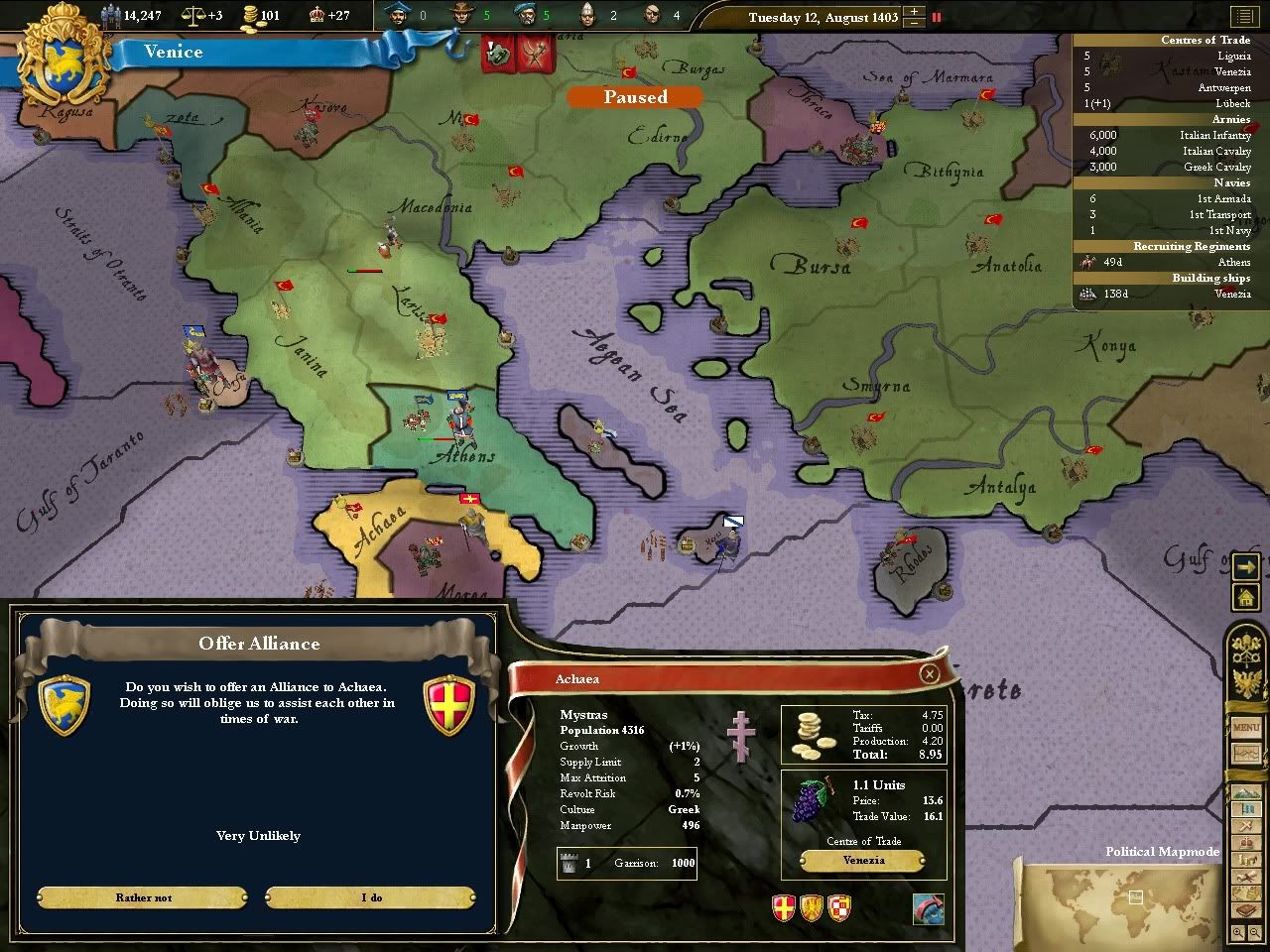Toggle the outliner list panel icon
Viewport: 1270px width, 952px height.
pos(1243,16)
